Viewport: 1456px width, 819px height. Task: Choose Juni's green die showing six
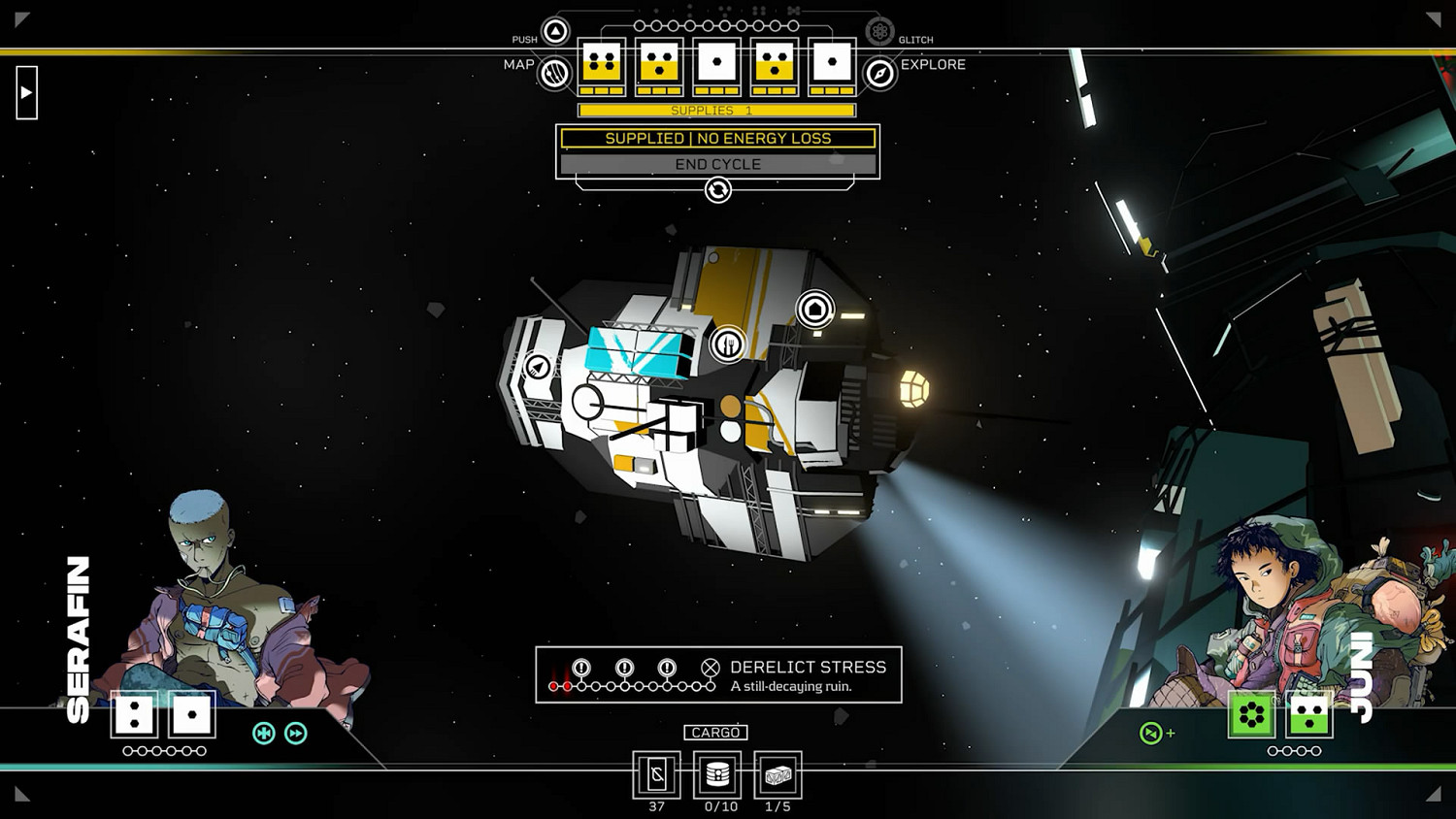1251,715
